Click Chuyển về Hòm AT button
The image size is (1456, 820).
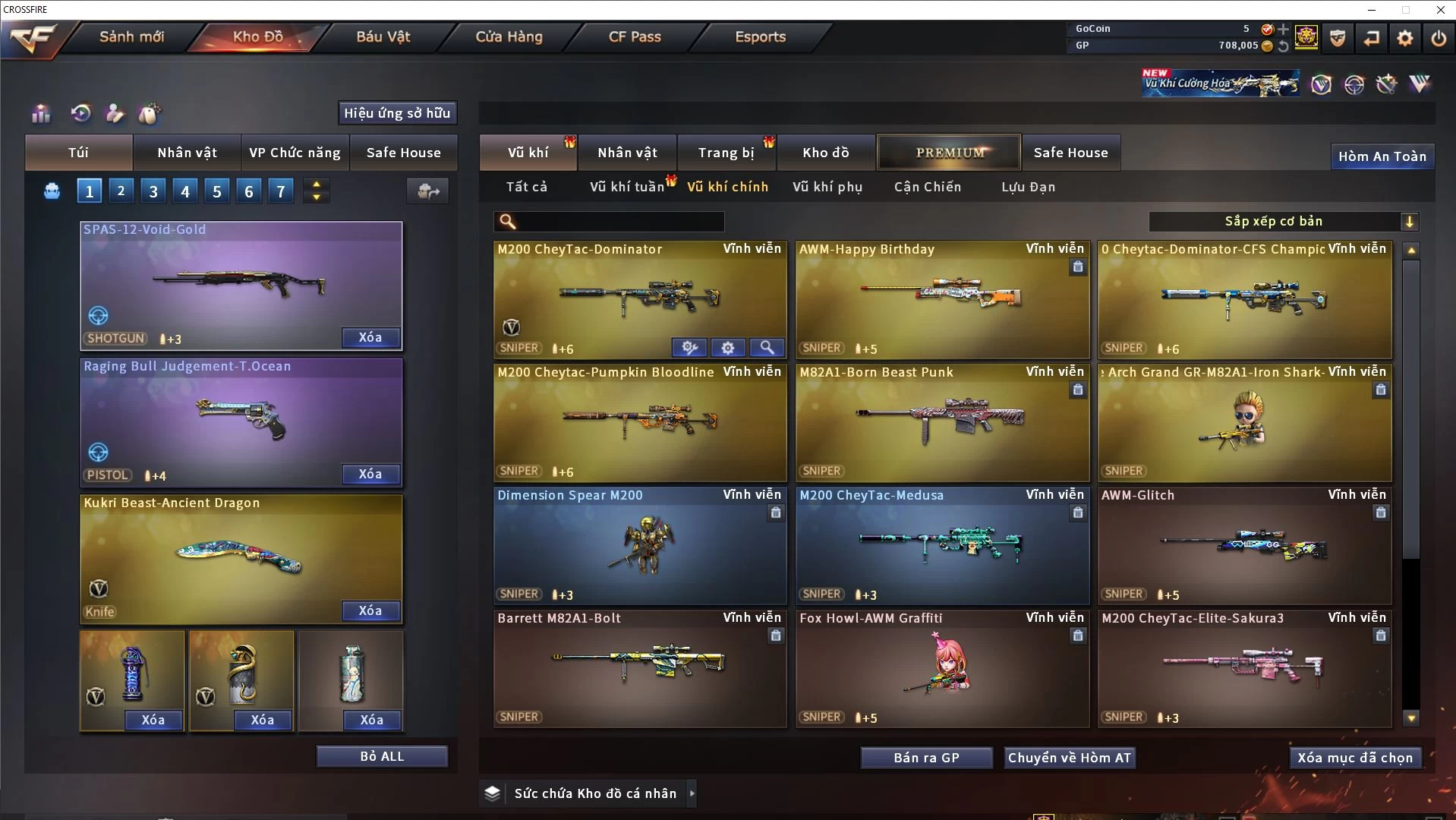pos(1069,758)
